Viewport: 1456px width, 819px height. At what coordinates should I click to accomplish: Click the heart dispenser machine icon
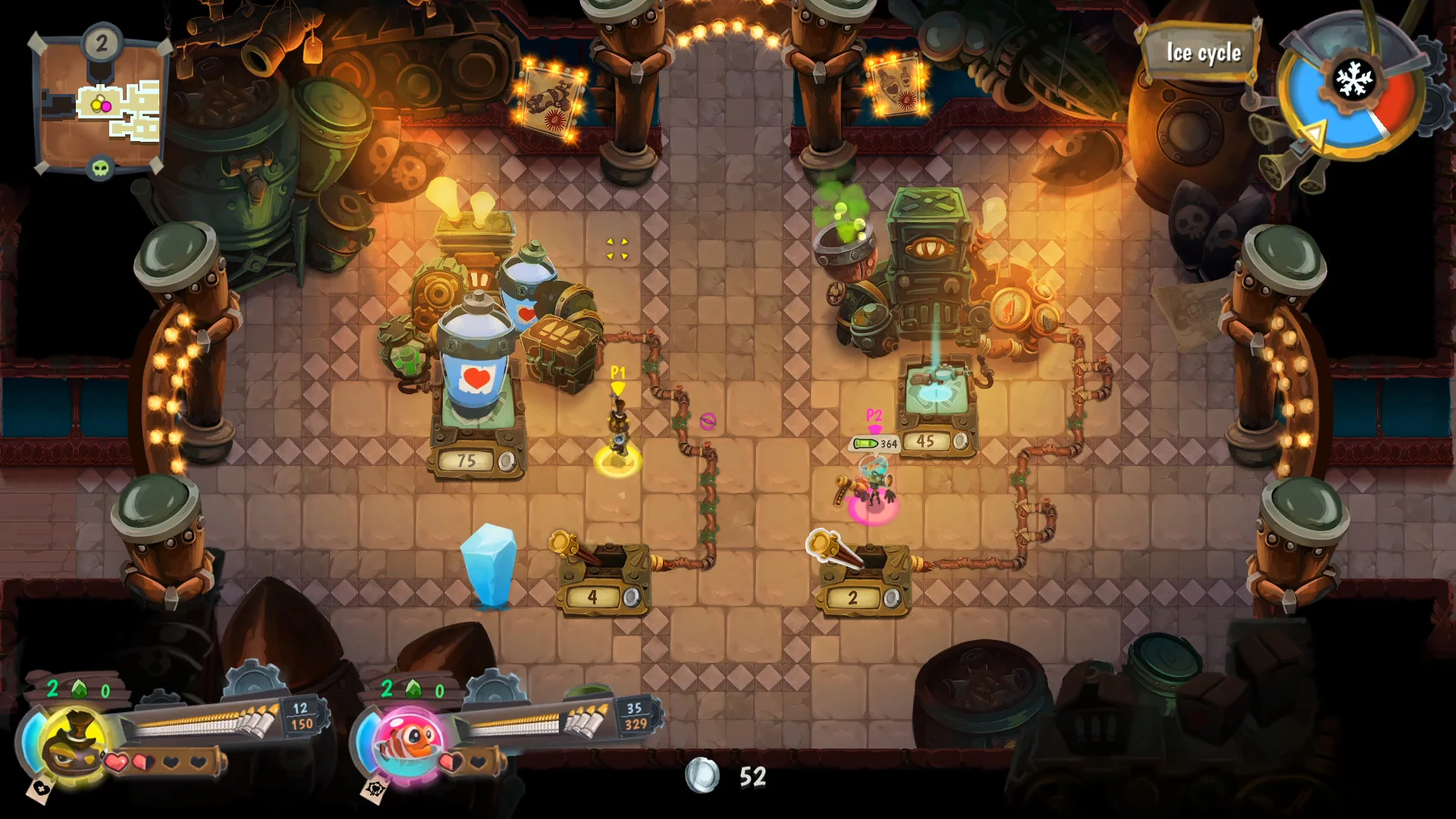click(x=478, y=376)
